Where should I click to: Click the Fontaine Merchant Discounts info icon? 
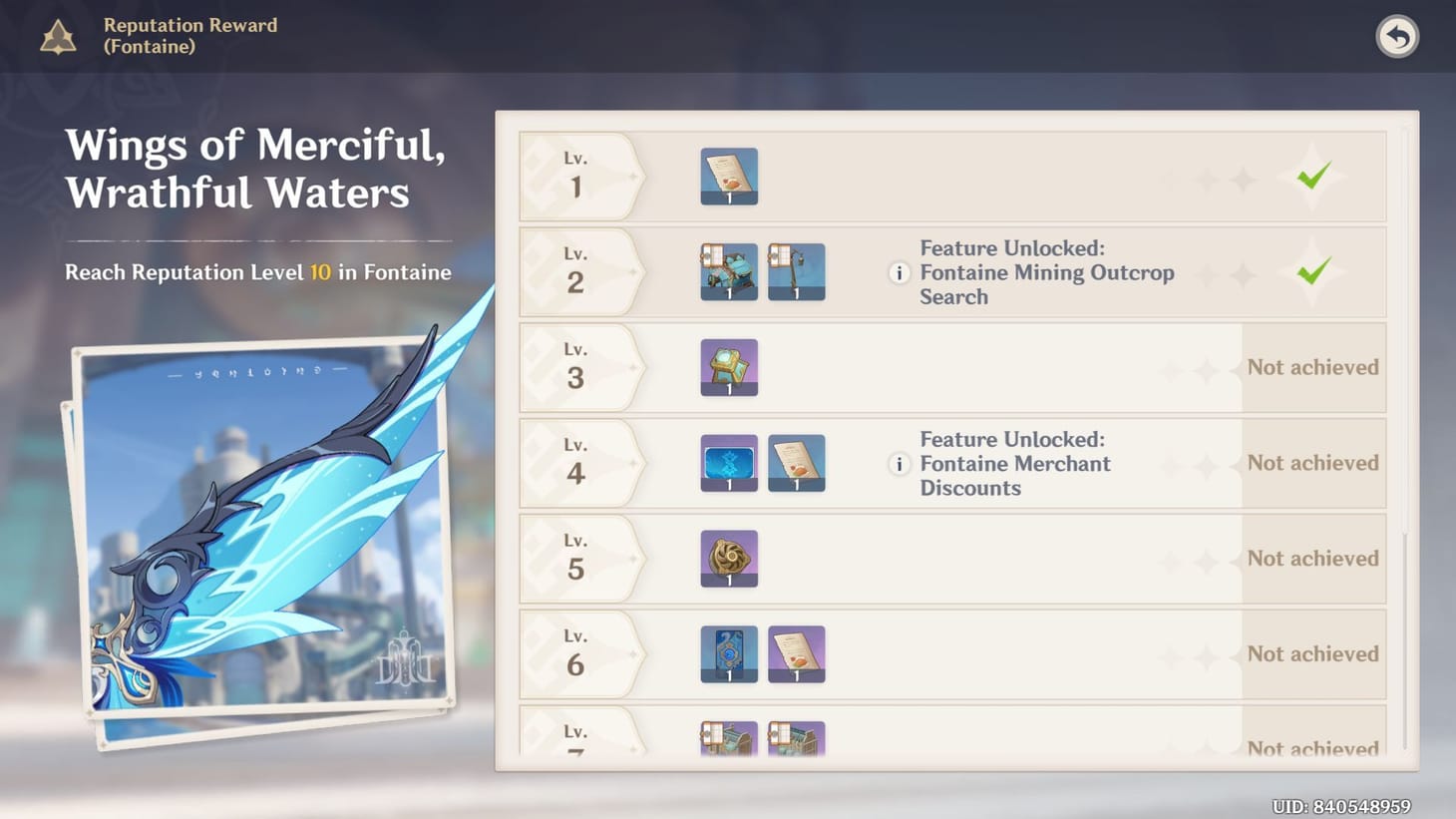899,464
